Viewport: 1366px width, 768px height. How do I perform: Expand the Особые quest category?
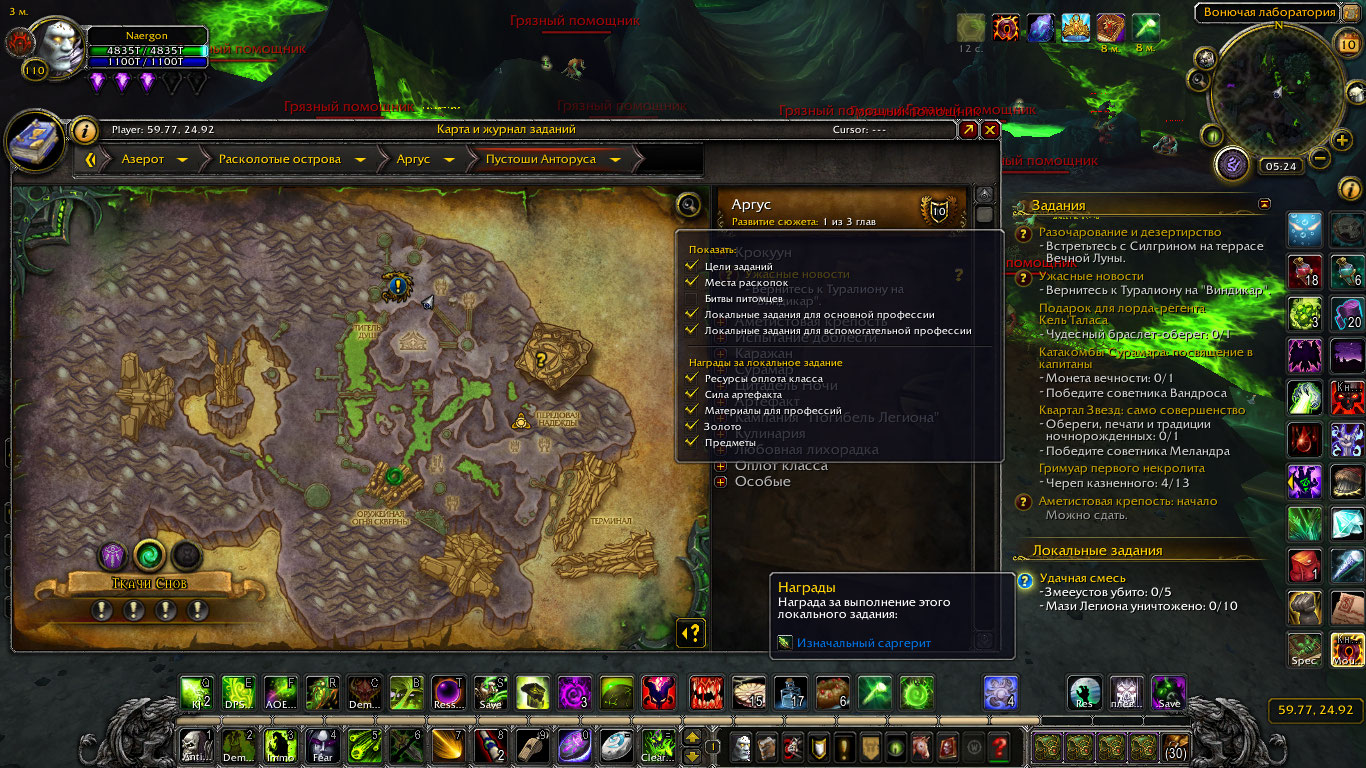721,482
